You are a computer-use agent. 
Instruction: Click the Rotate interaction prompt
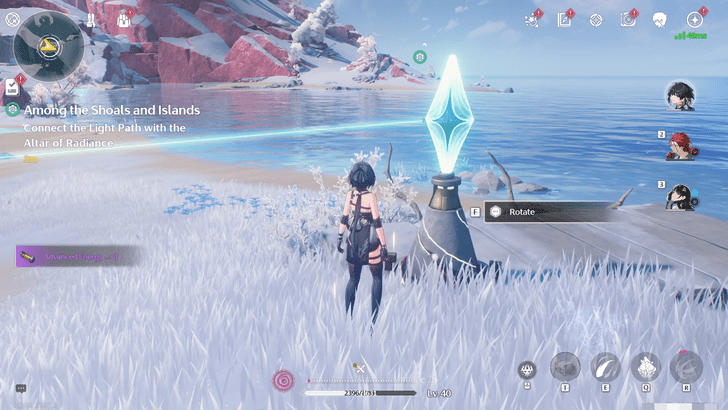[x=550, y=212]
